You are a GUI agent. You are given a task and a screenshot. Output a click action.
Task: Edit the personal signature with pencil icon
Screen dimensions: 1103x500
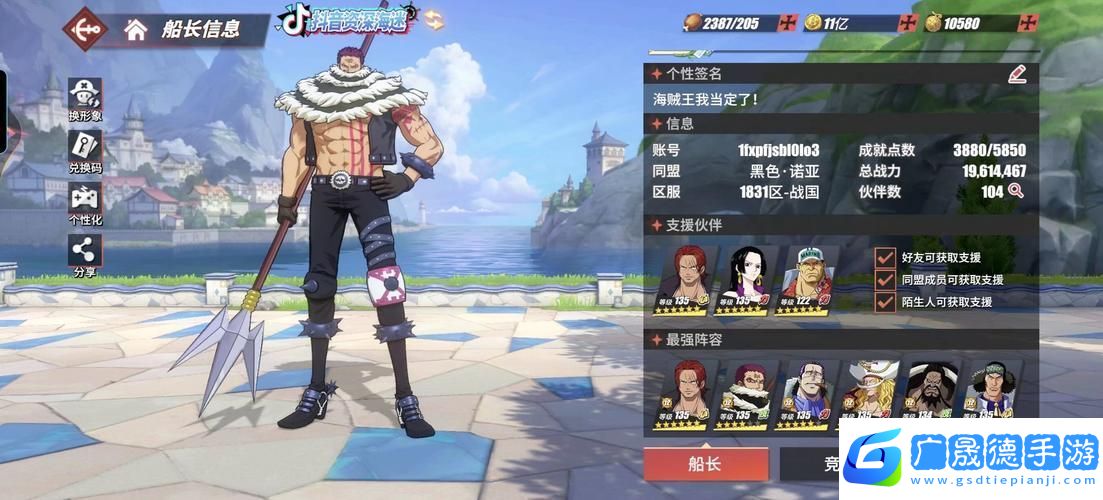click(x=1017, y=73)
